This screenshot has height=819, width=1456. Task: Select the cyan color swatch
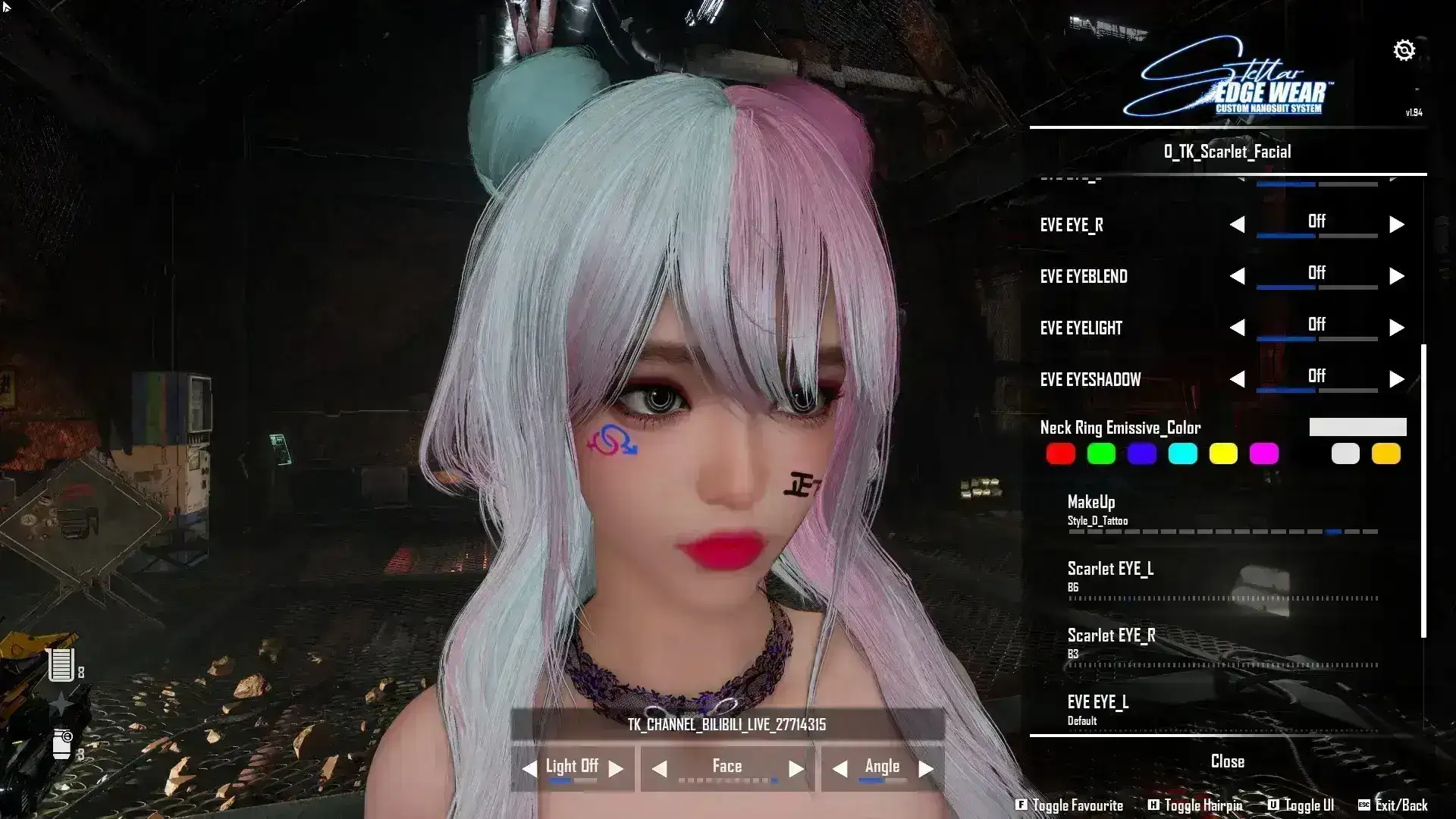[1182, 454]
